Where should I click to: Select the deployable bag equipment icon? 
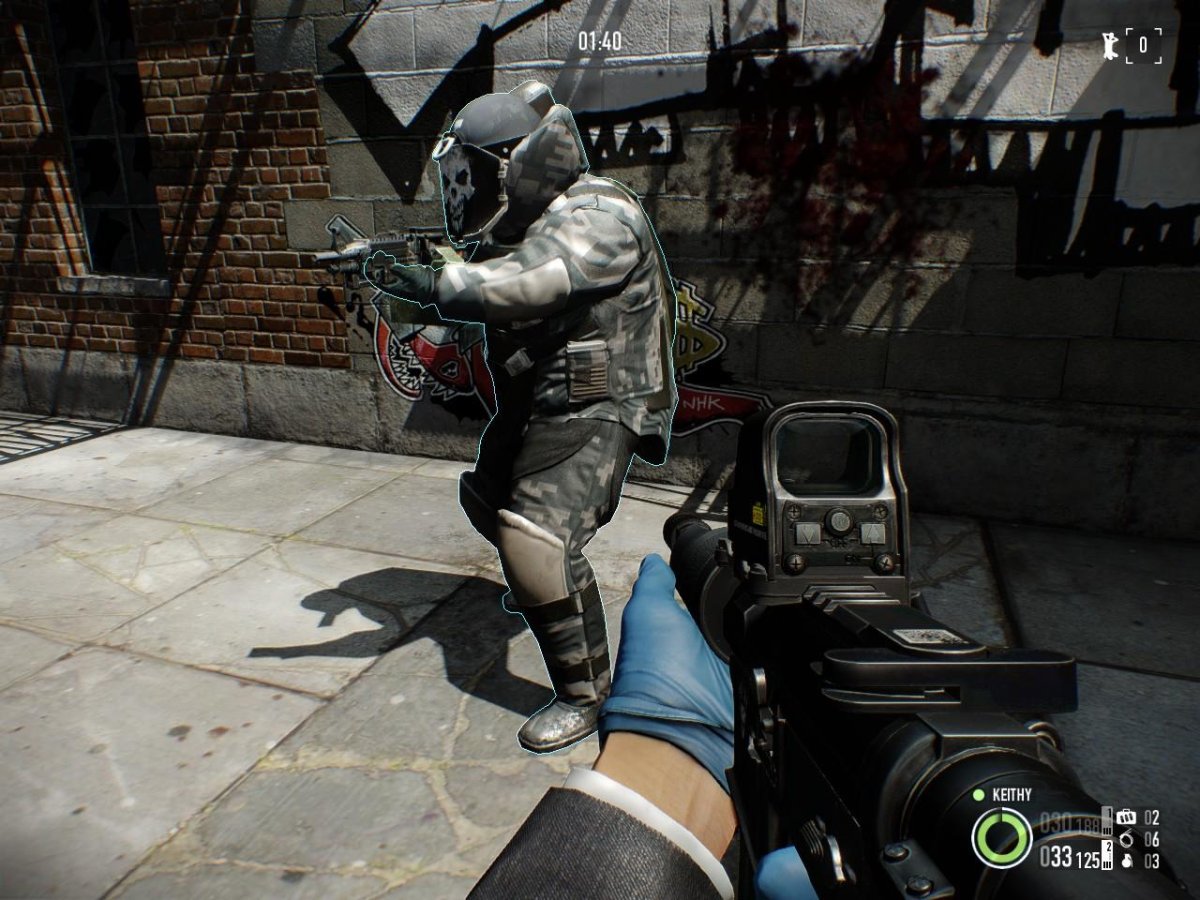click(1126, 817)
